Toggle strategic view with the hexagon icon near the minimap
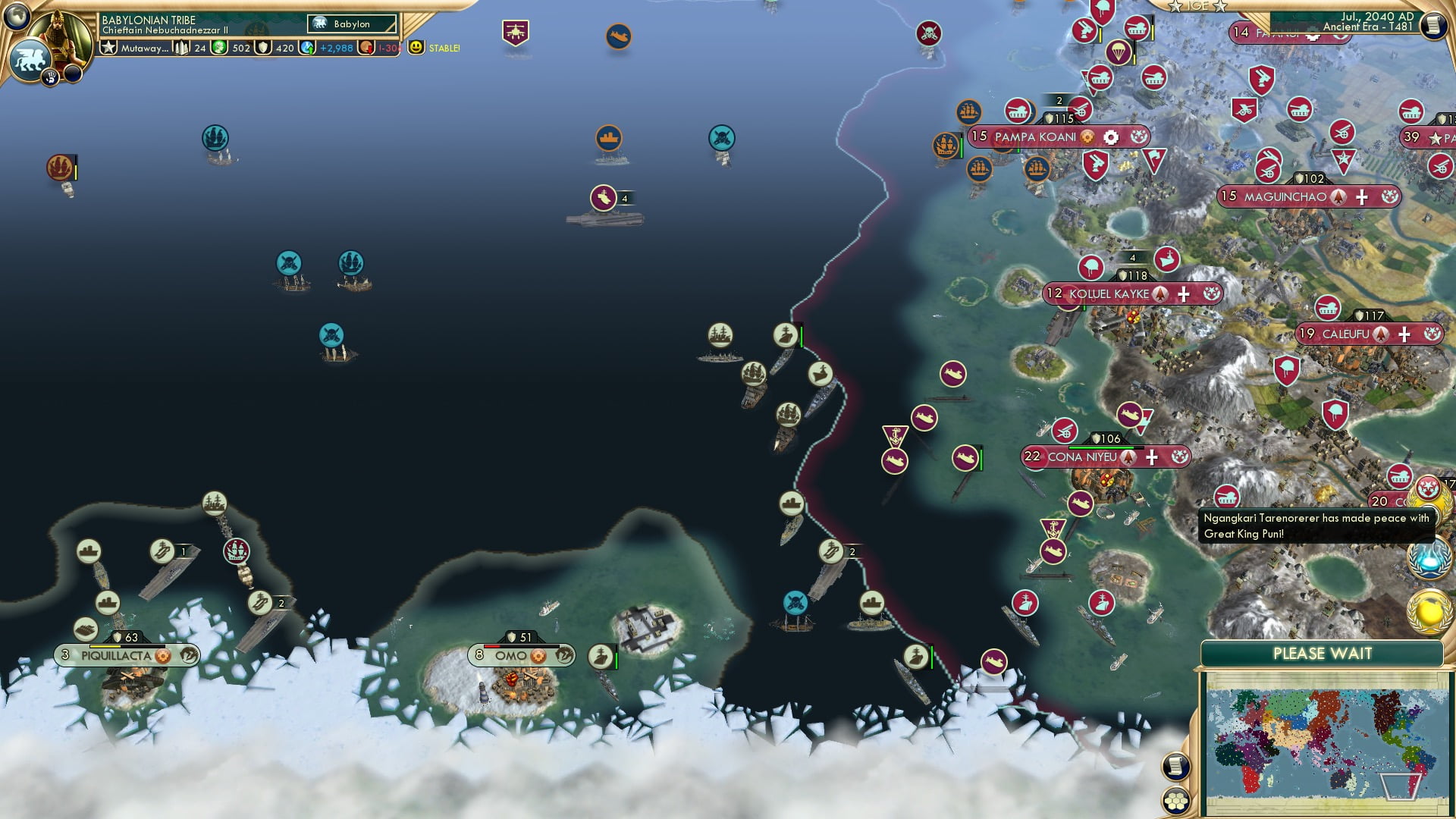Image resolution: width=1456 pixels, height=819 pixels. [x=1177, y=801]
